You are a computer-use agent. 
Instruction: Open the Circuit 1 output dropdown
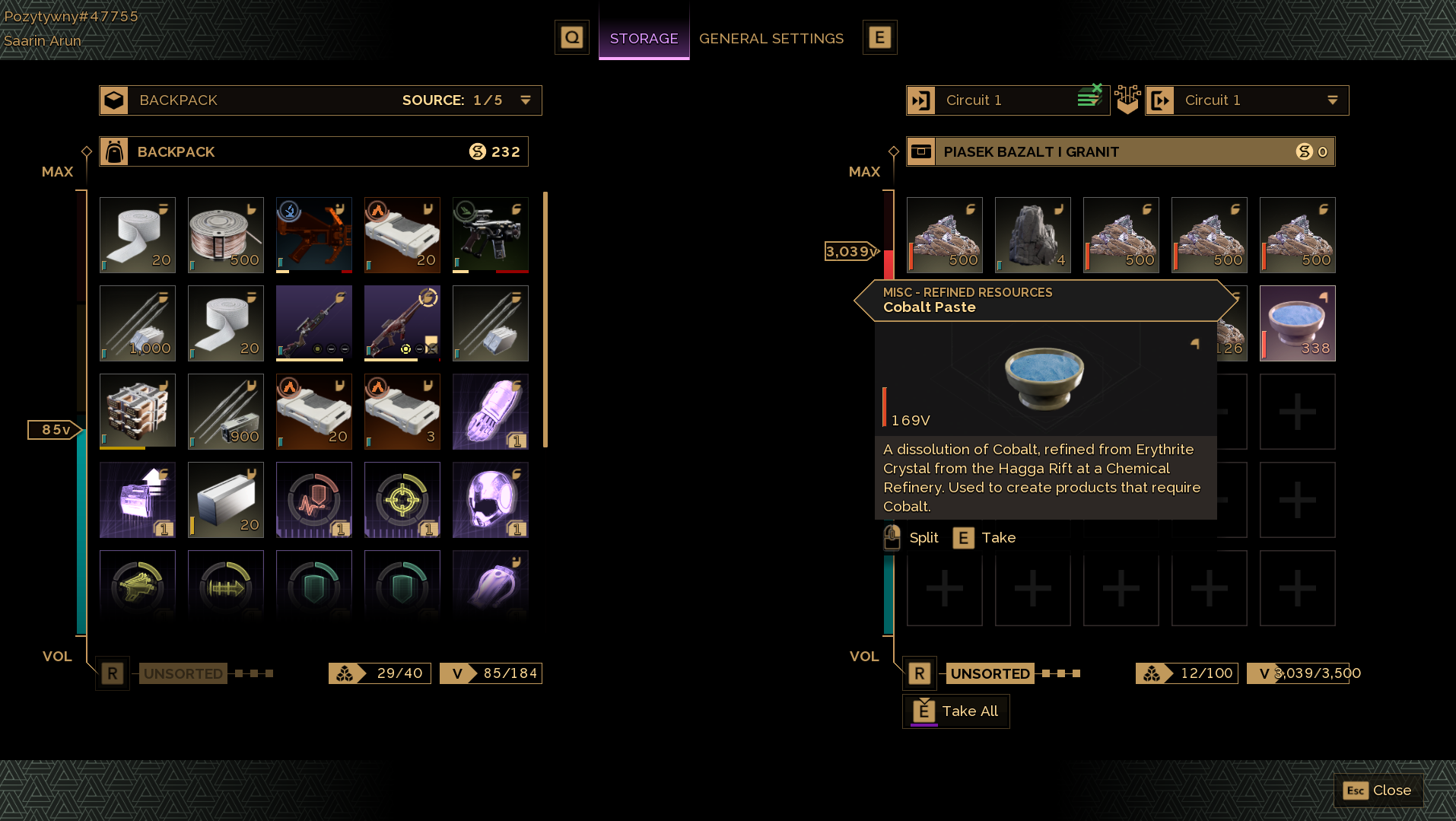(1332, 100)
